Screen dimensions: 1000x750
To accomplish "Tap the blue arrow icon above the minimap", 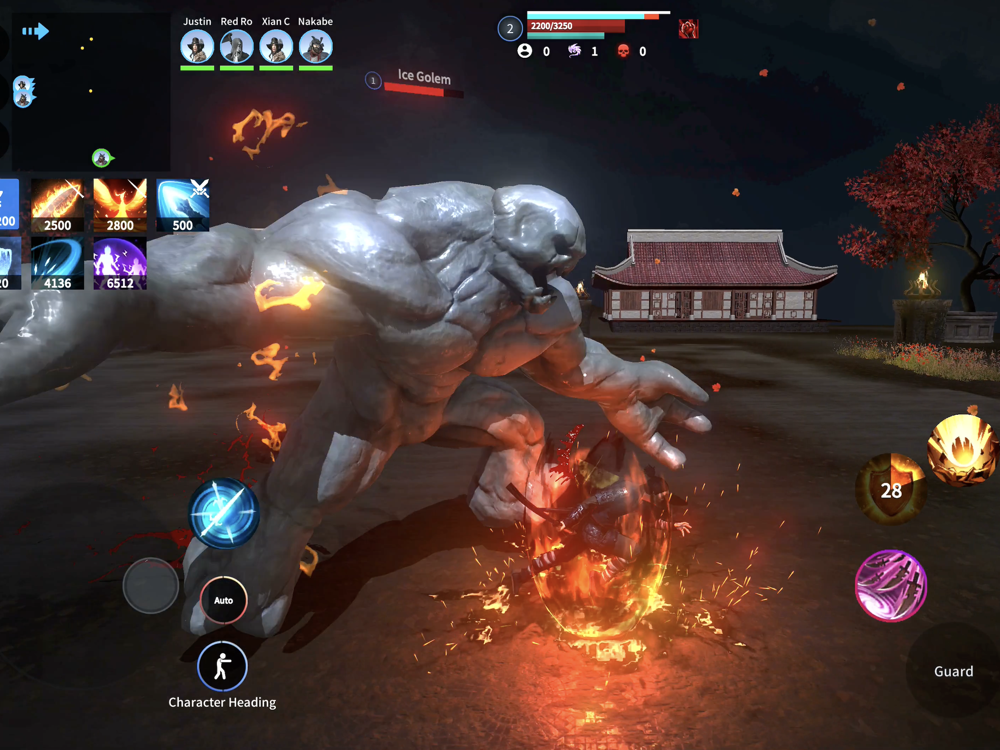I will pos(35,32).
